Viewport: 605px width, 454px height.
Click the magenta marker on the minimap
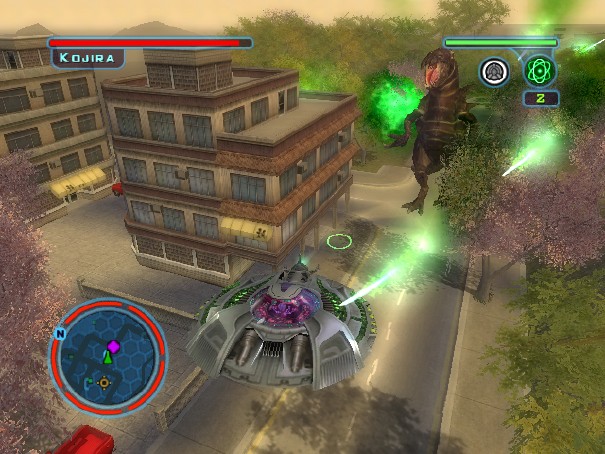point(113,346)
